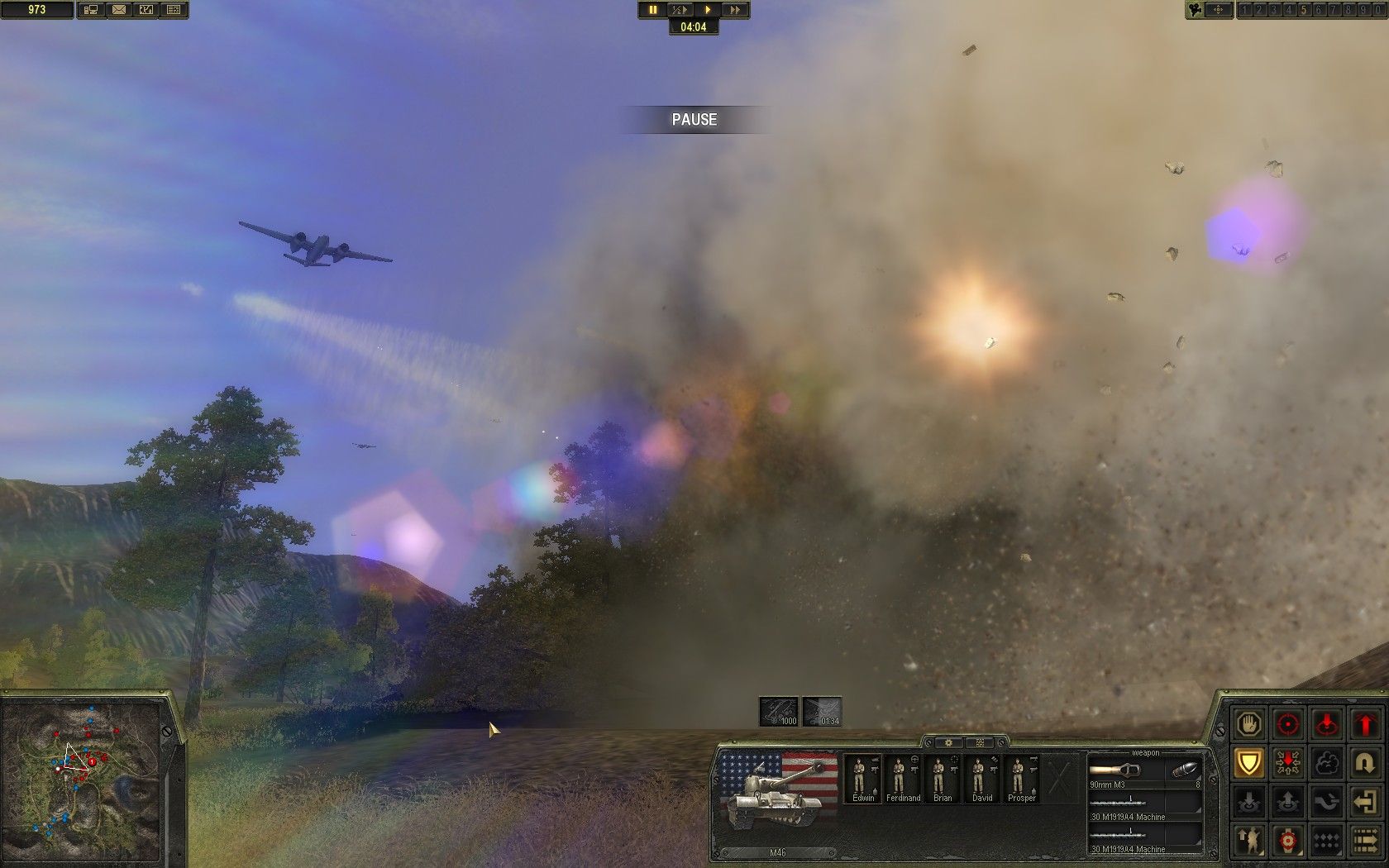This screenshot has height=868, width=1389.
Task: Select the Hold Fire hand icon
Action: [1249, 726]
